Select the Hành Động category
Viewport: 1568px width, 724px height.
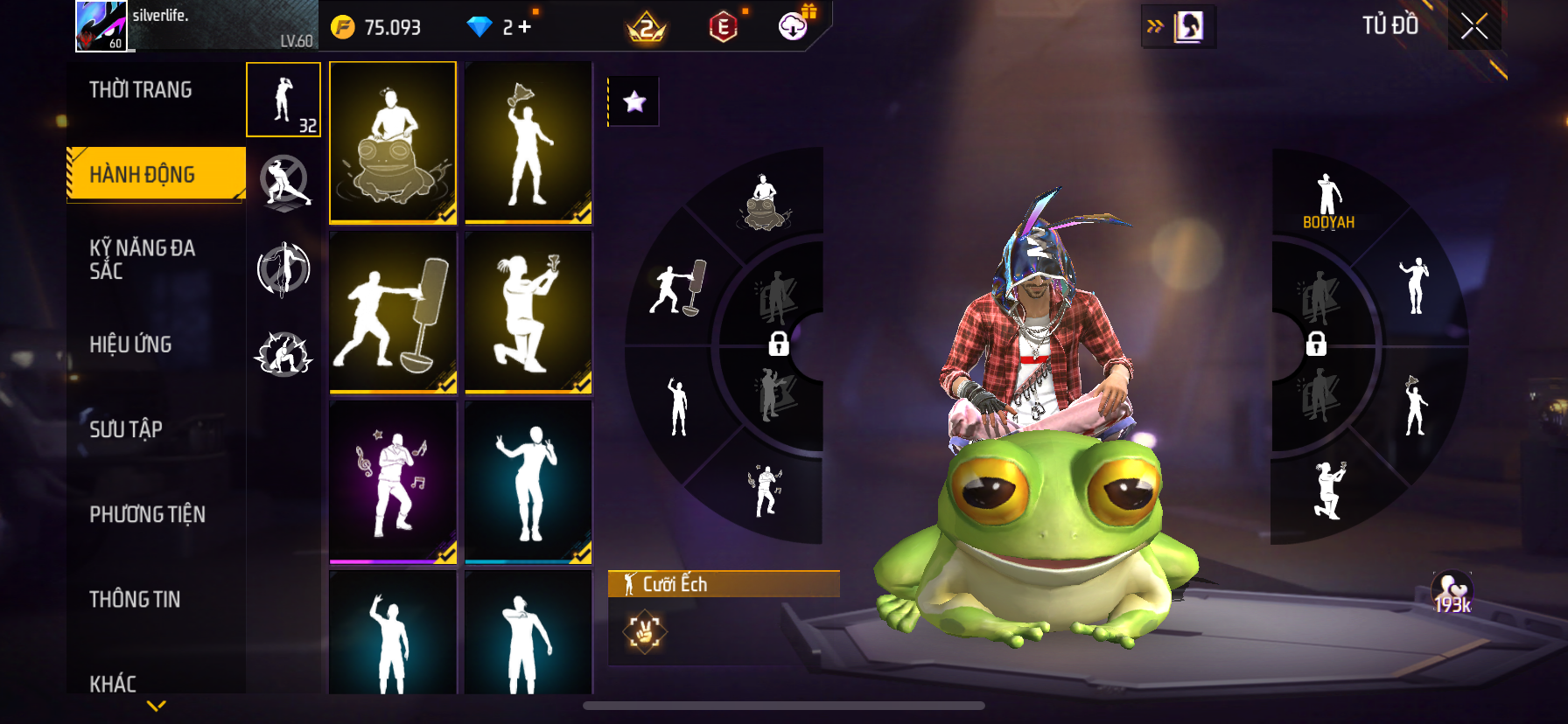point(143,174)
